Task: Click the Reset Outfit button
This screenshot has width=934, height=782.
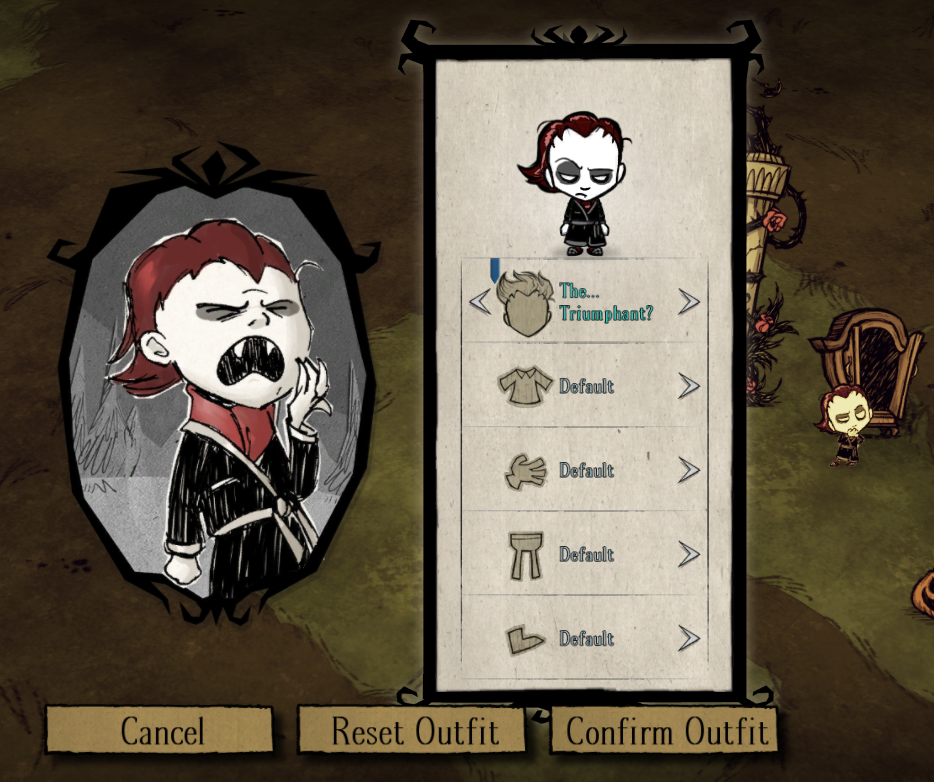Action: [414, 731]
